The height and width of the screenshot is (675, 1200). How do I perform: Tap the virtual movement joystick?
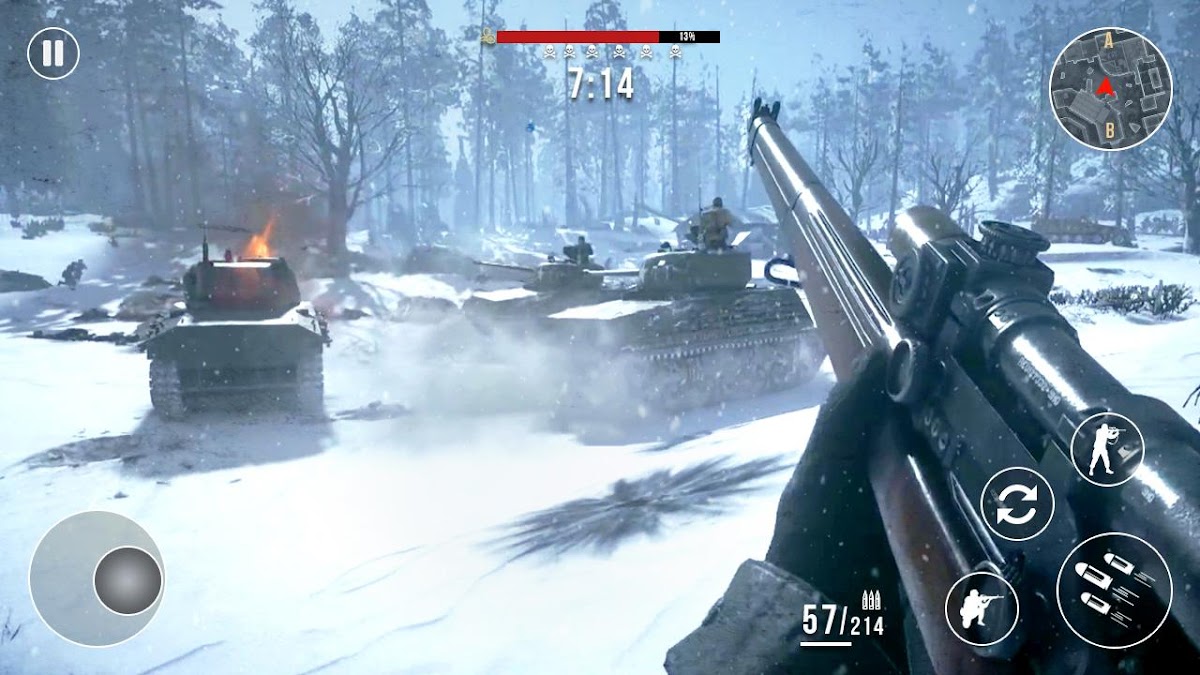pyautogui.click(x=128, y=580)
